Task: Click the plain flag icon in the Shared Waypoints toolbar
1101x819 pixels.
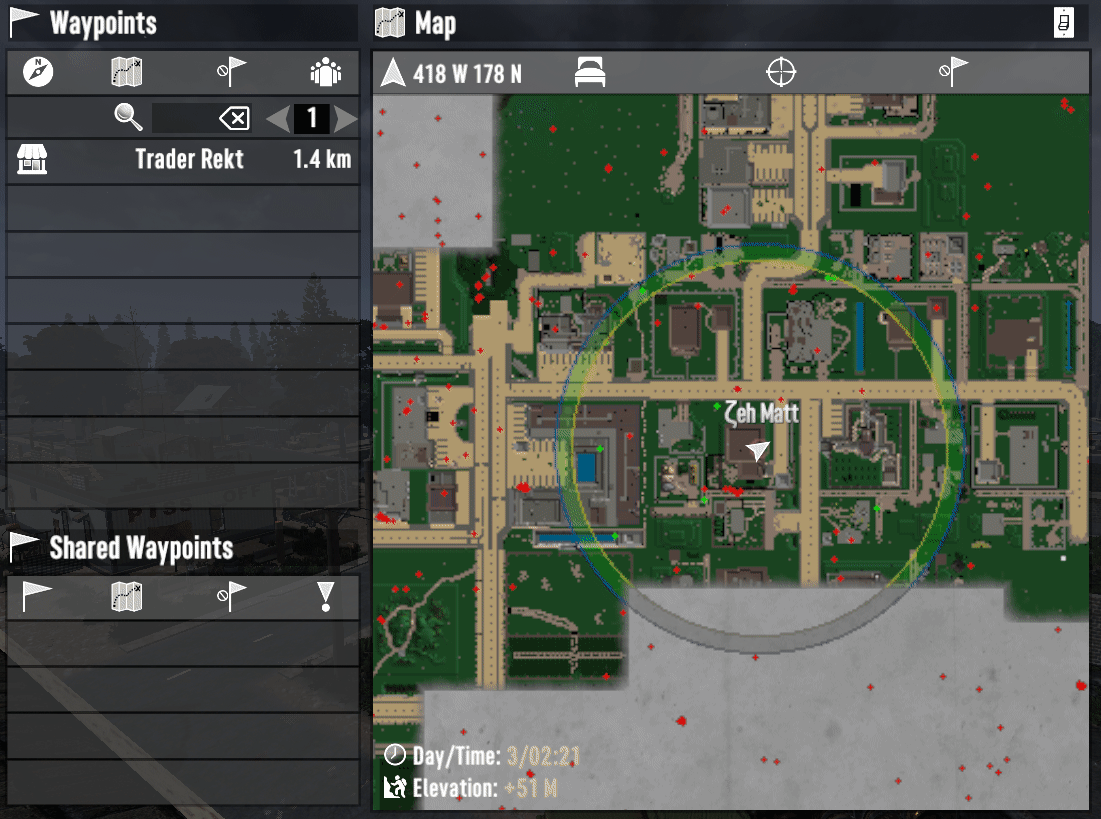Action: pyautogui.click(x=38, y=597)
